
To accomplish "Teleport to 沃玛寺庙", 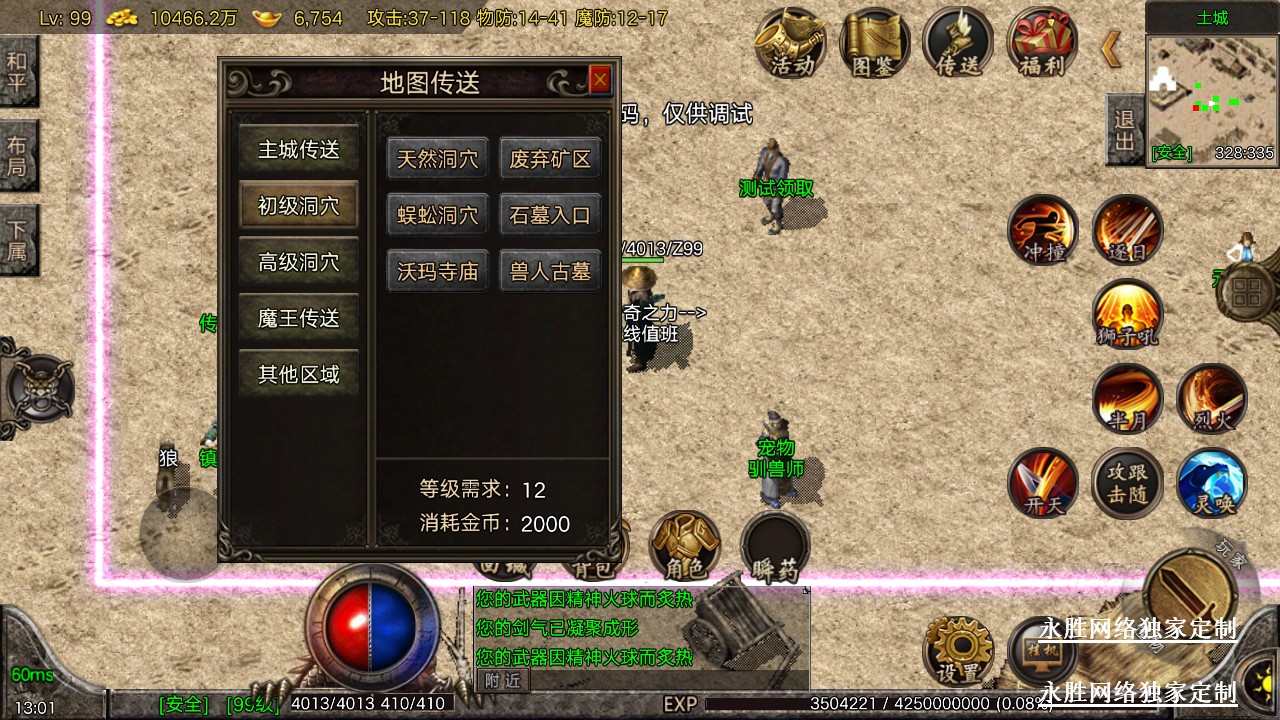I will coord(438,271).
